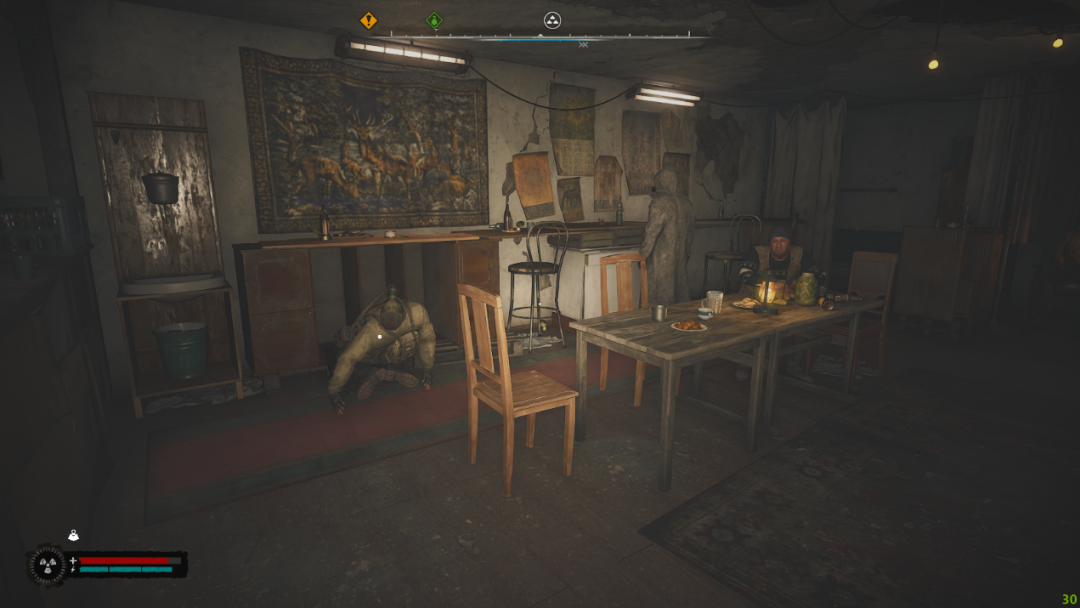This screenshot has height=608, width=1080.
Task: Select the white three-triangle compass marker
Action: click(x=552, y=20)
